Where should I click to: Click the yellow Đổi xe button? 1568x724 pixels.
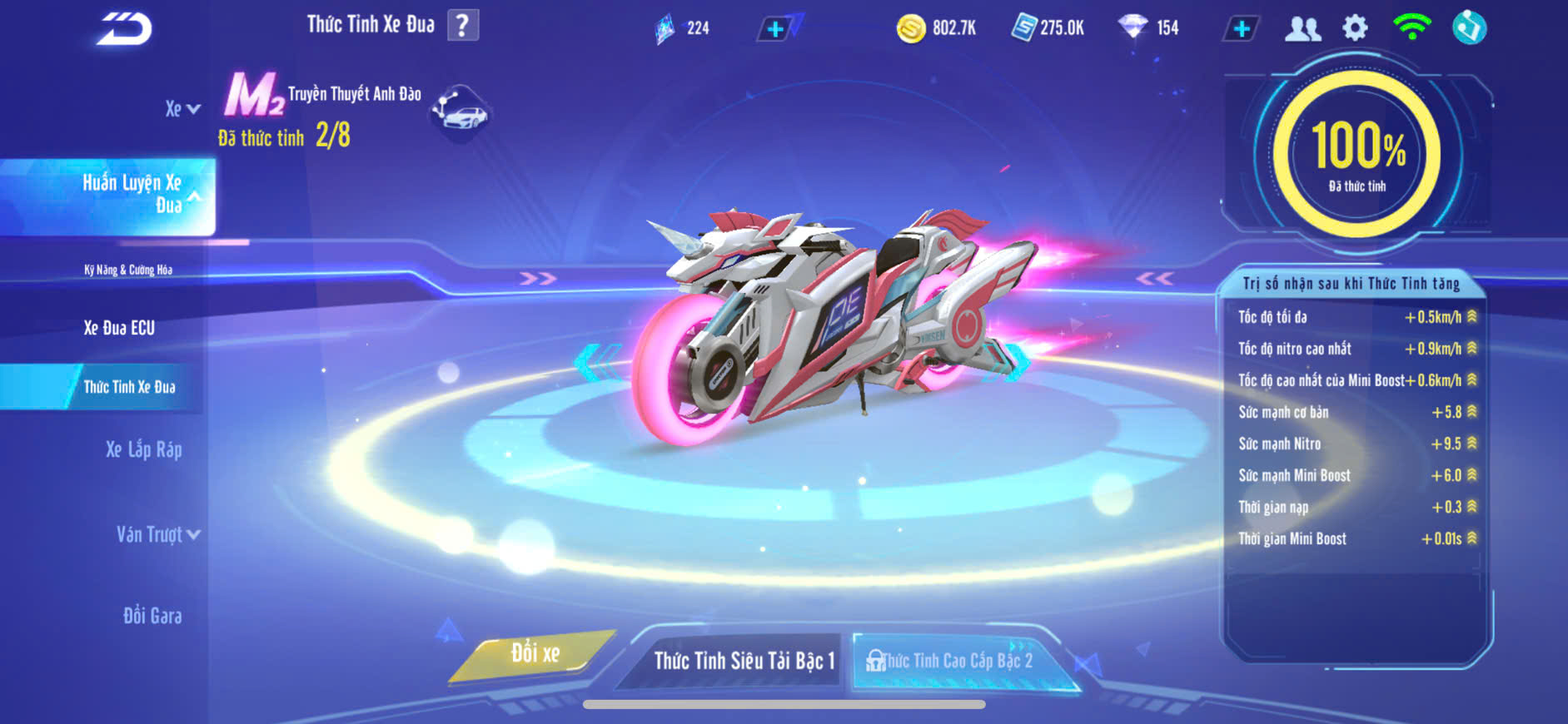[x=535, y=654]
